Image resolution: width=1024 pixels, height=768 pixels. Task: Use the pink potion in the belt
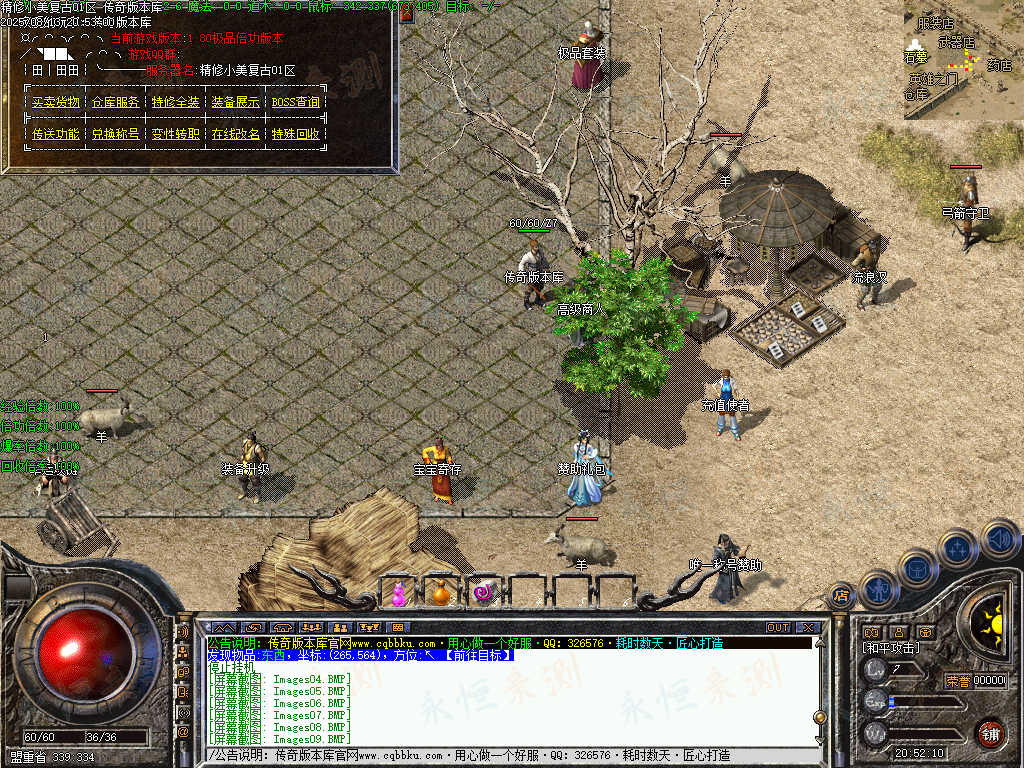(x=399, y=593)
